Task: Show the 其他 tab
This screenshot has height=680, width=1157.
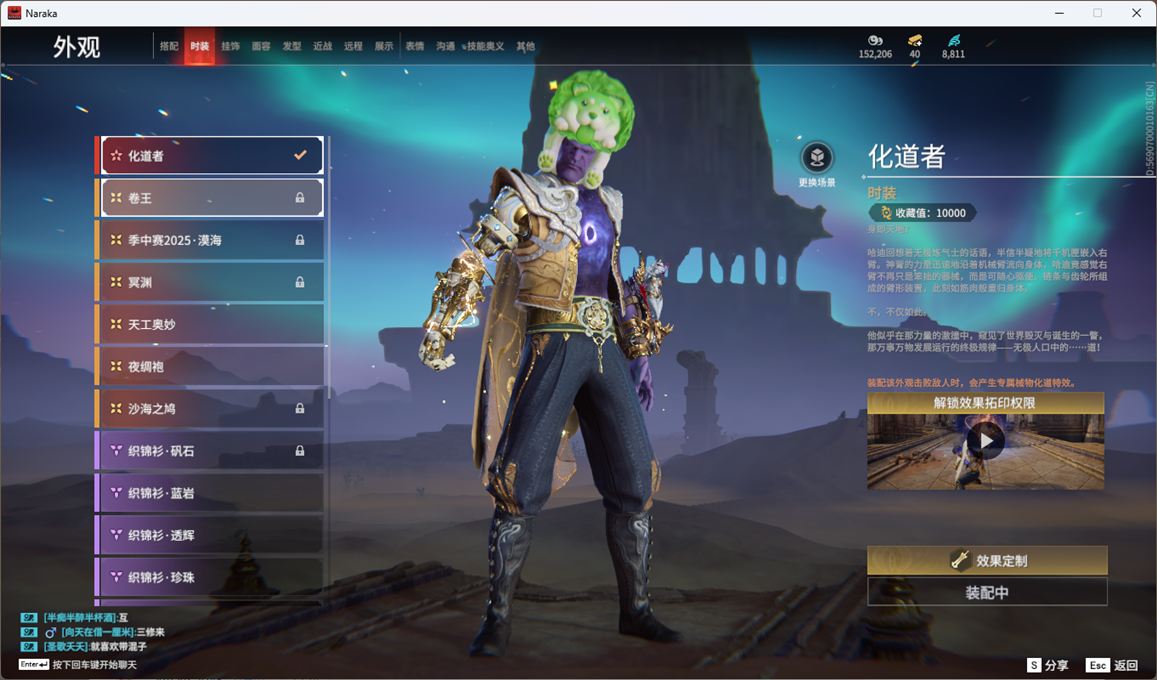Action: 525,47
